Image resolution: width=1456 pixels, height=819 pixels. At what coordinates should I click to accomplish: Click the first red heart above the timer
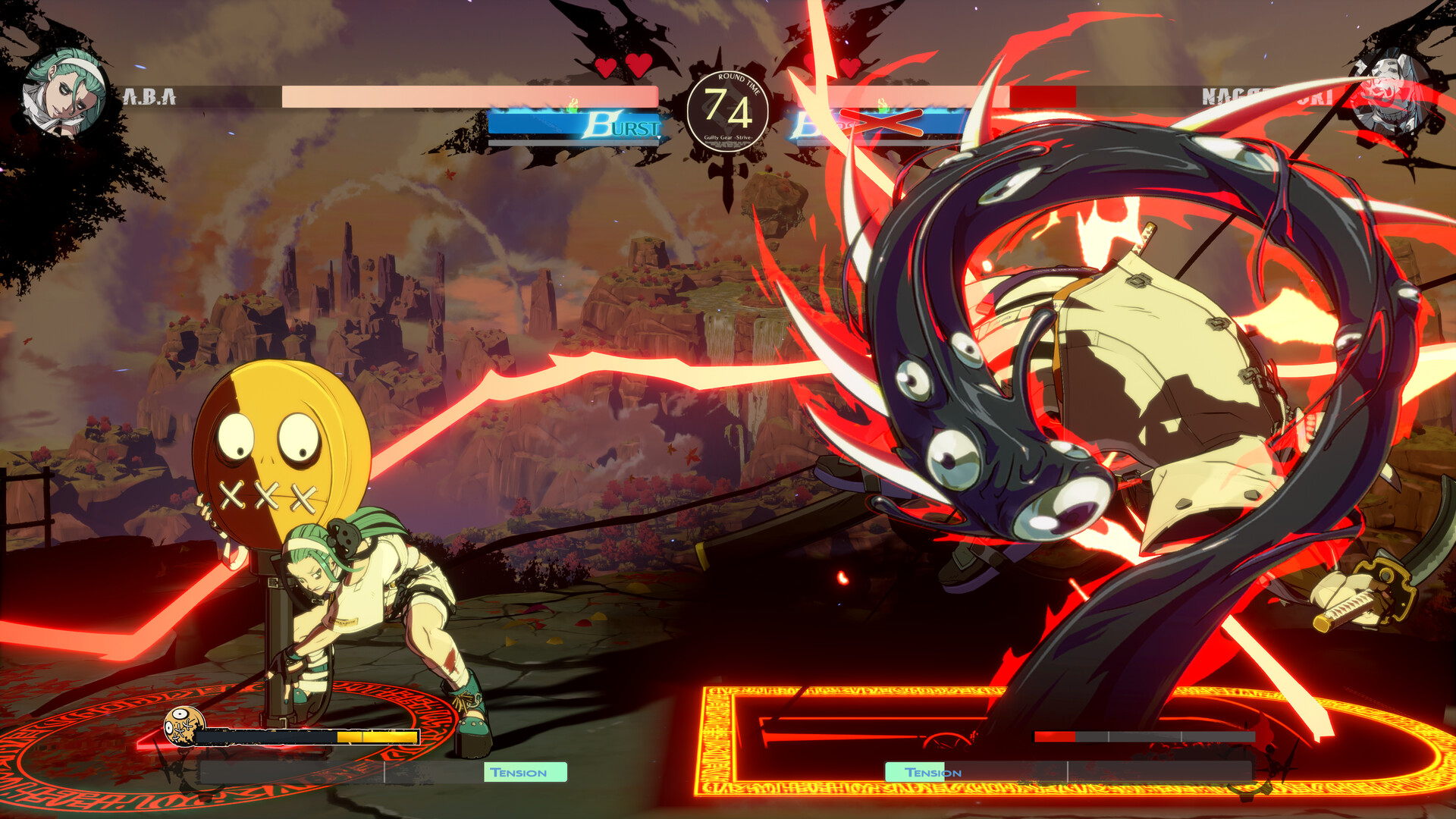coord(605,65)
